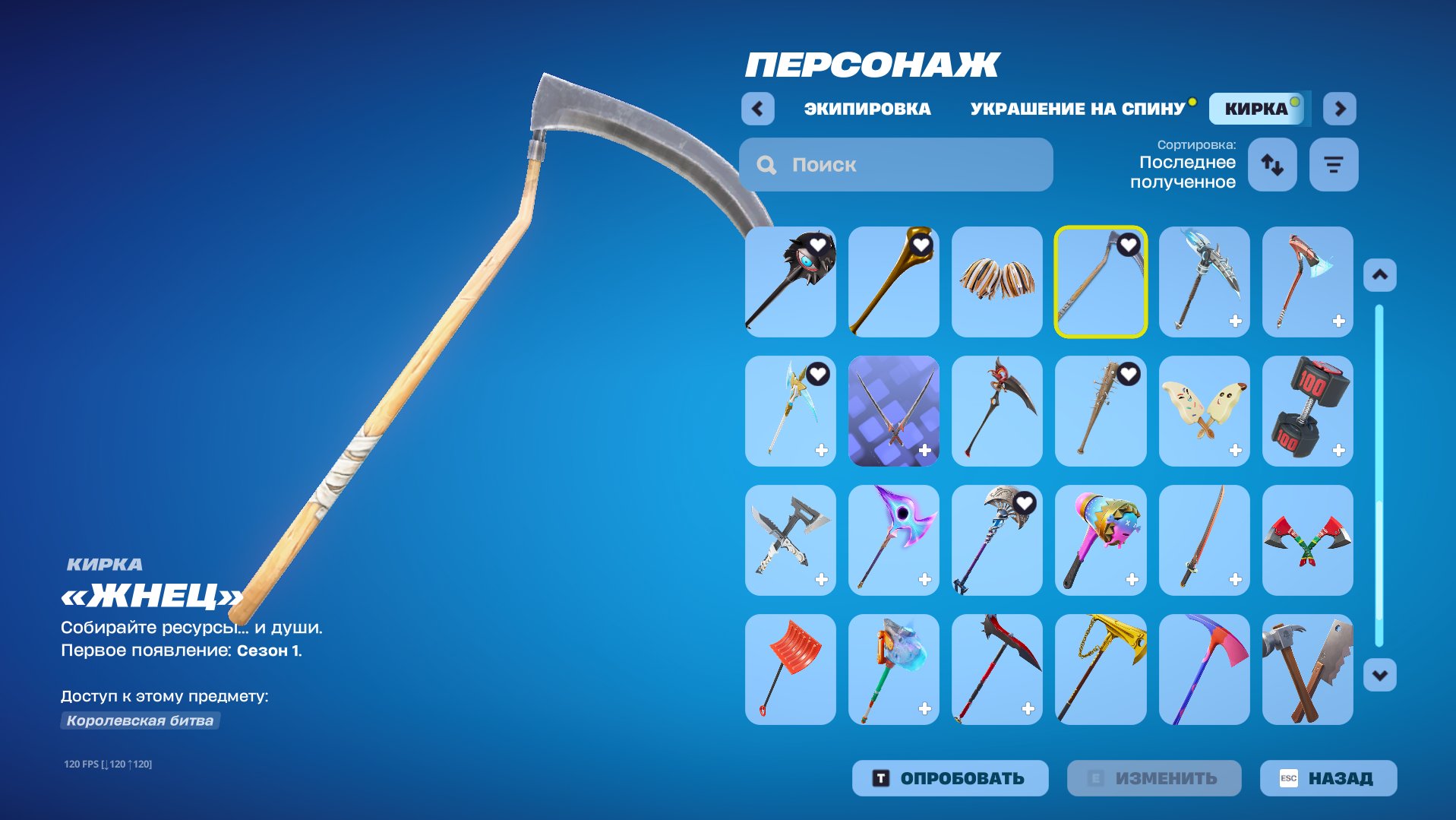The image size is (1456, 820).
Task: Select the golden crowbar pickaxe
Action: (893, 283)
